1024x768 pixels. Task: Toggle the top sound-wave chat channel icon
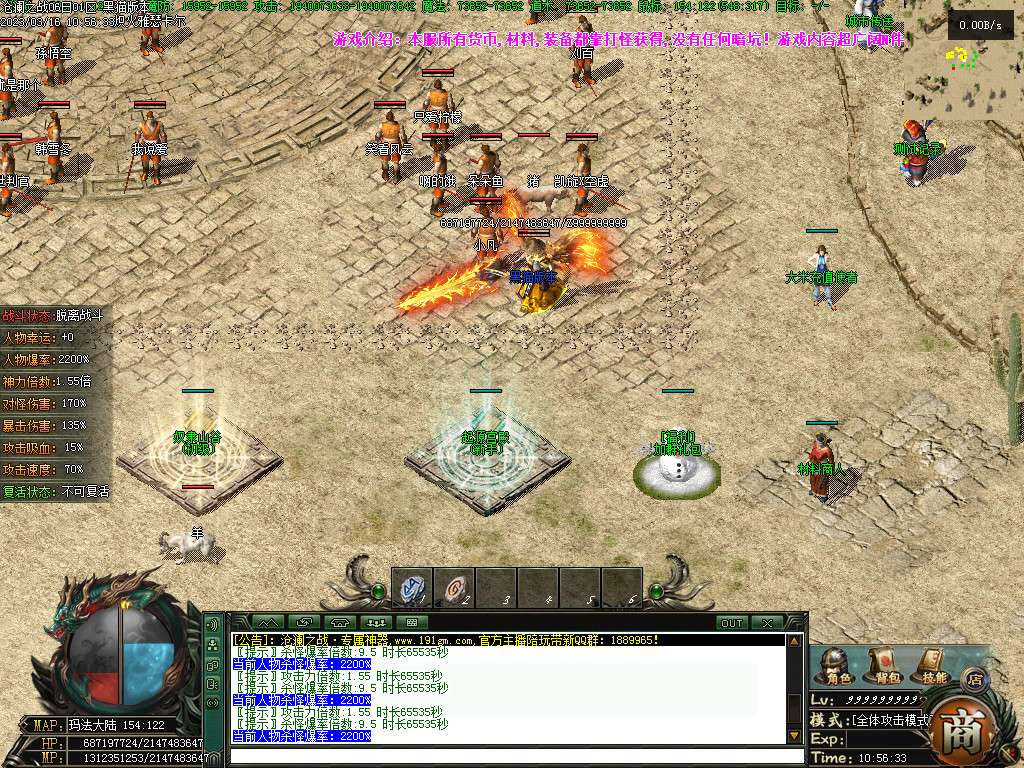click(x=213, y=624)
